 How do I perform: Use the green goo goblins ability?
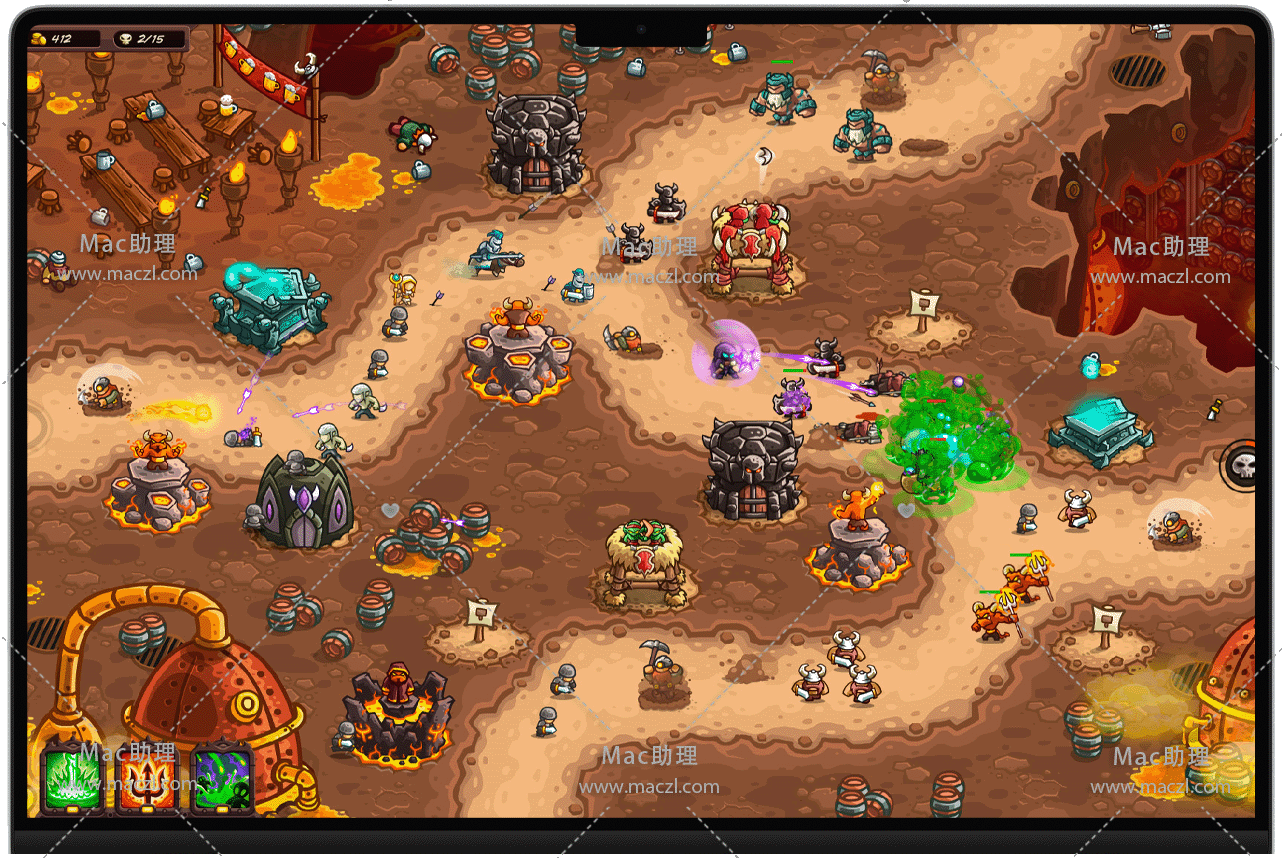pyautogui.click(x=221, y=780)
